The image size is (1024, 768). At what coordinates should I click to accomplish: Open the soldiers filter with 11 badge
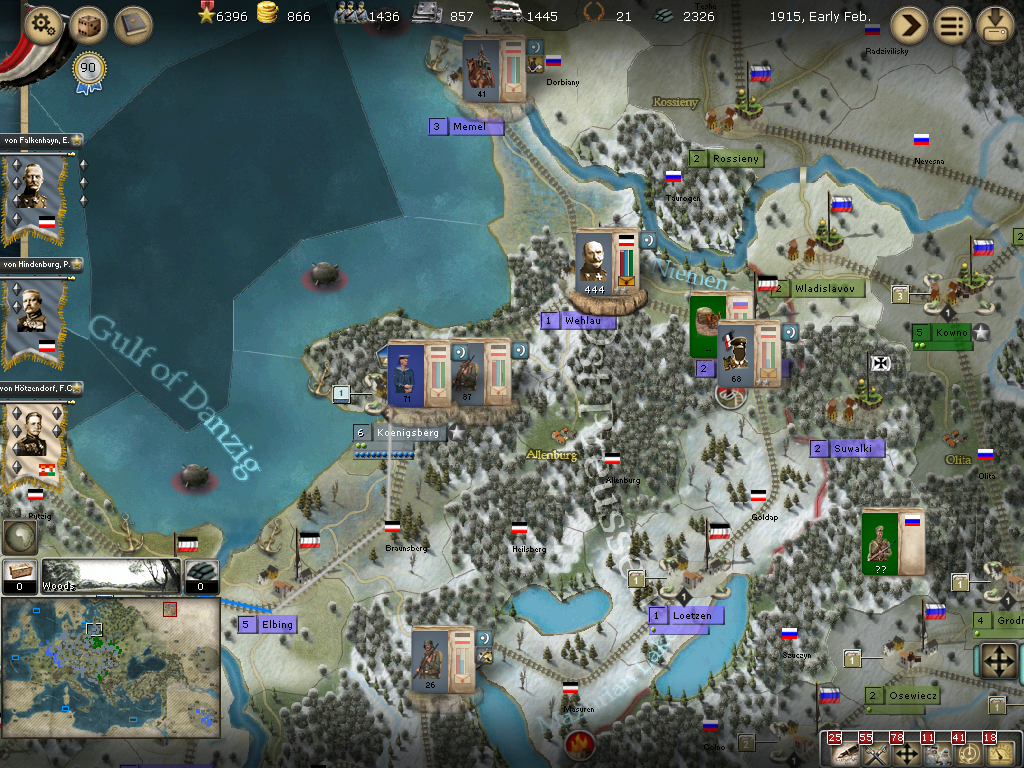click(x=935, y=753)
